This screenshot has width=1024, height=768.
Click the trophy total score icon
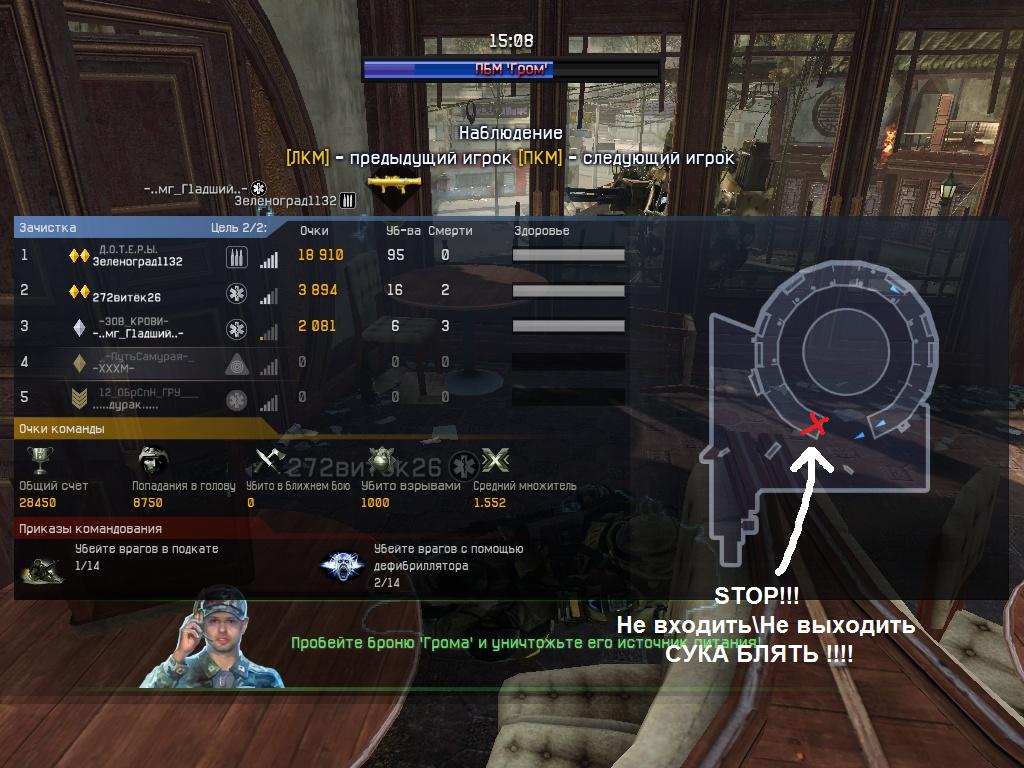point(40,461)
